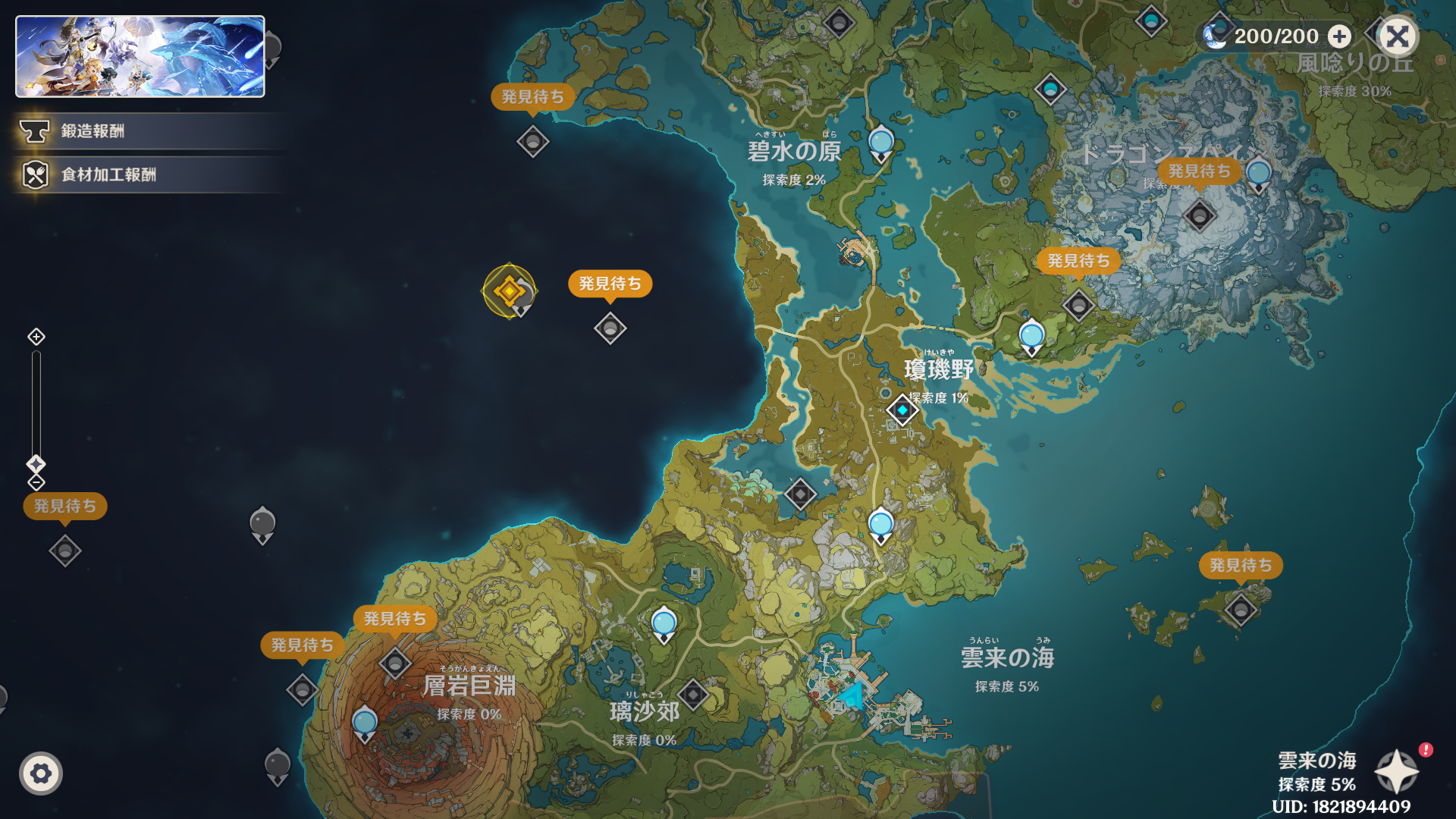The width and height of the screenshot is (1456, 819).
Task: Zoom out the map with minus button
Action: 36,482
